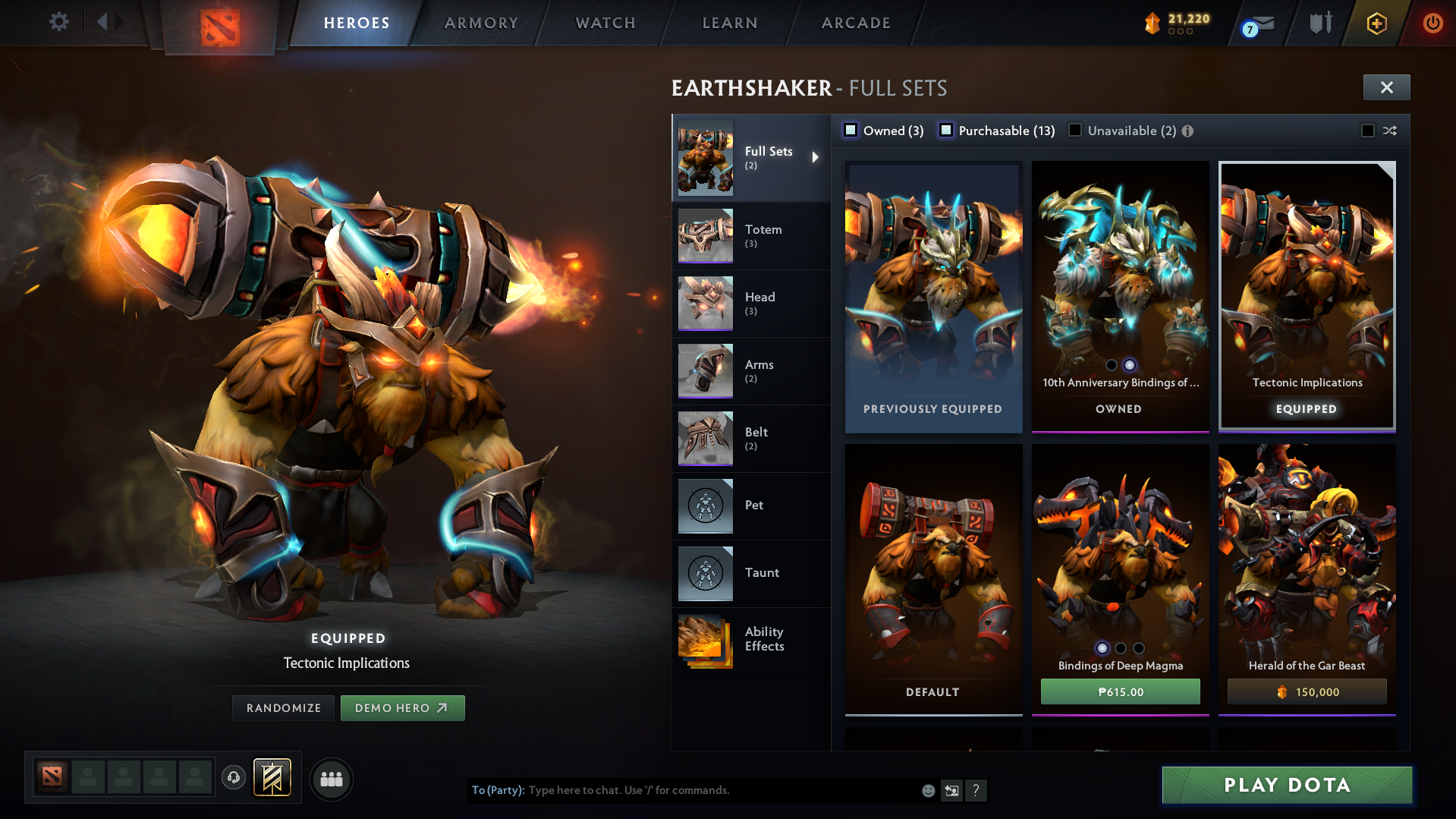Disable the Owned (3) filter checkbox
The image size is (1456, 819).
pyautogui.click(x=850, y=130)
